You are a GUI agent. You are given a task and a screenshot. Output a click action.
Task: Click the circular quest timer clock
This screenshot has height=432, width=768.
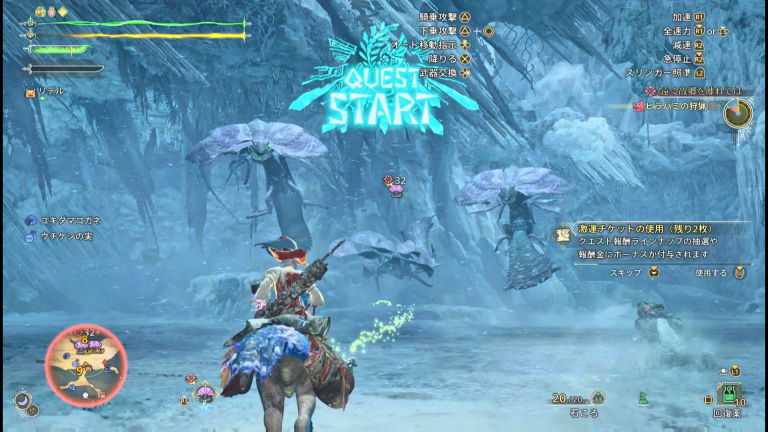click(x=739, y=113)
